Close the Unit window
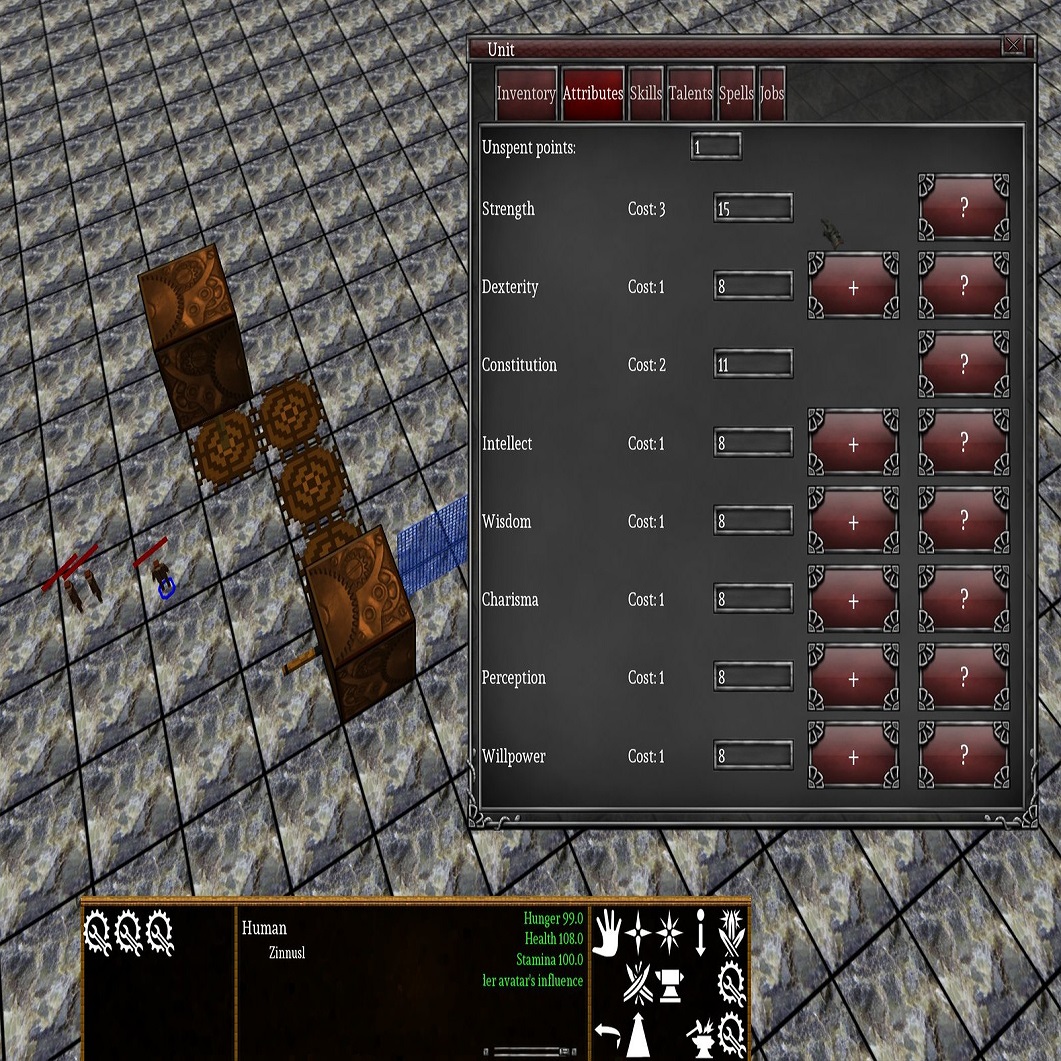The width and height of the screenshot is (1061, 1061). 1013,45
